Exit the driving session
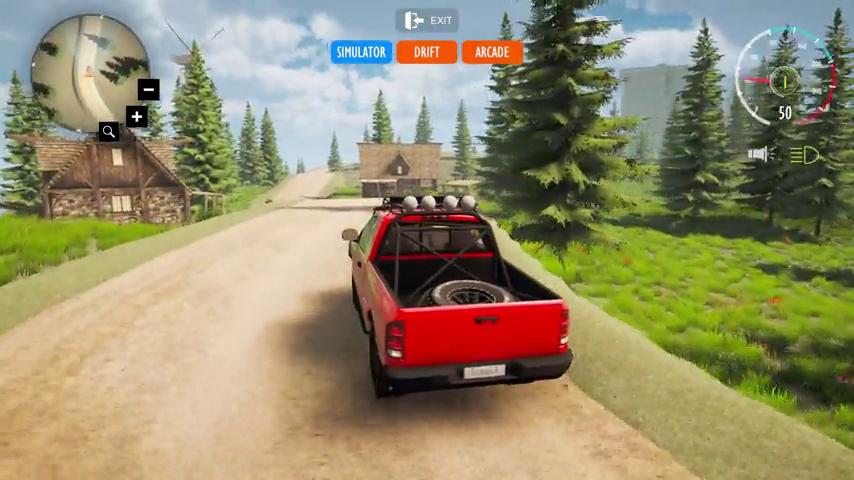The height and width of the screenshot is (480, 854). (427, 21)
